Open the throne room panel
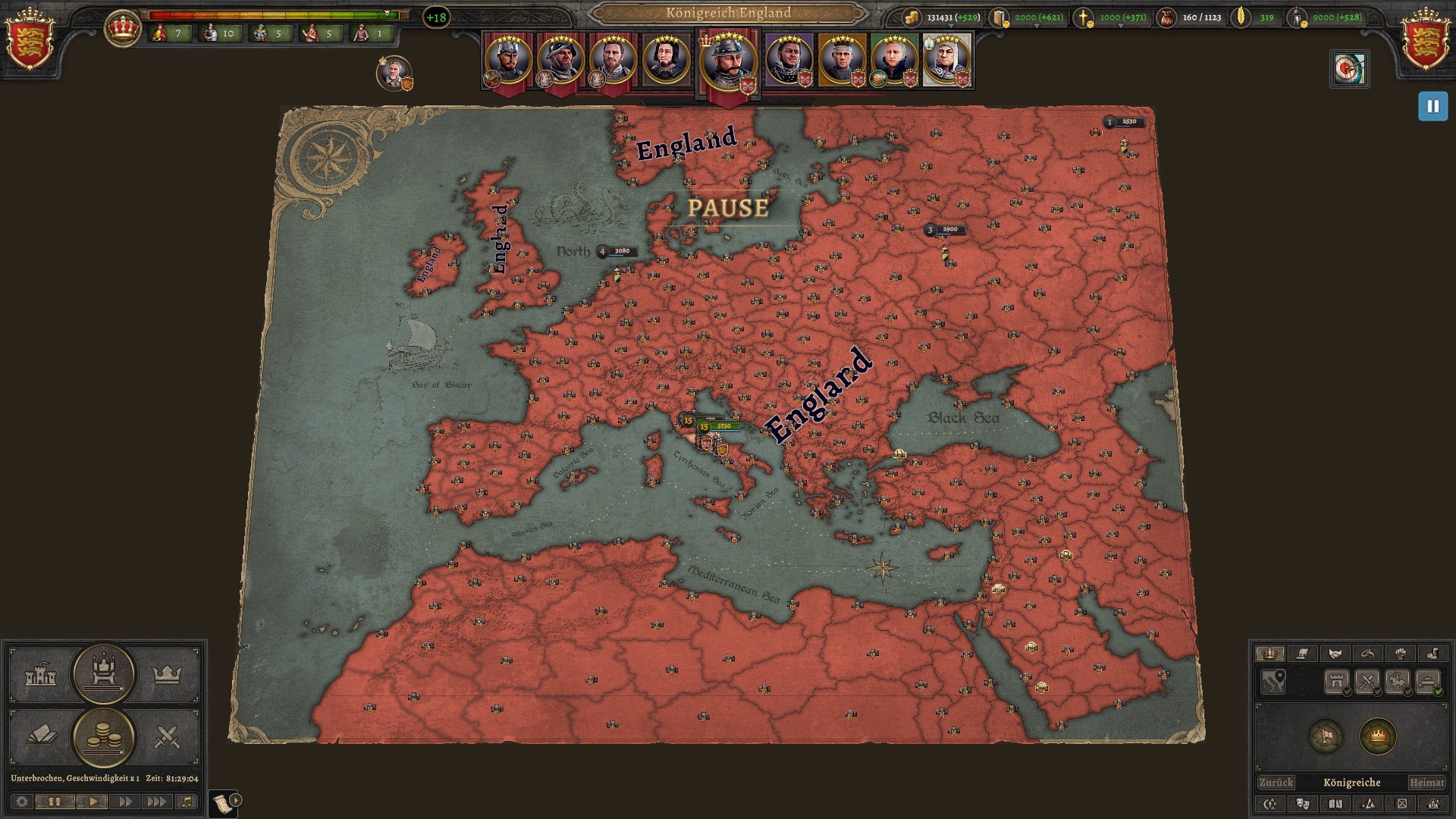Image resolution: width=1456 pixels, height=819 pixels. pyautogui.click(x=103, y=673)
